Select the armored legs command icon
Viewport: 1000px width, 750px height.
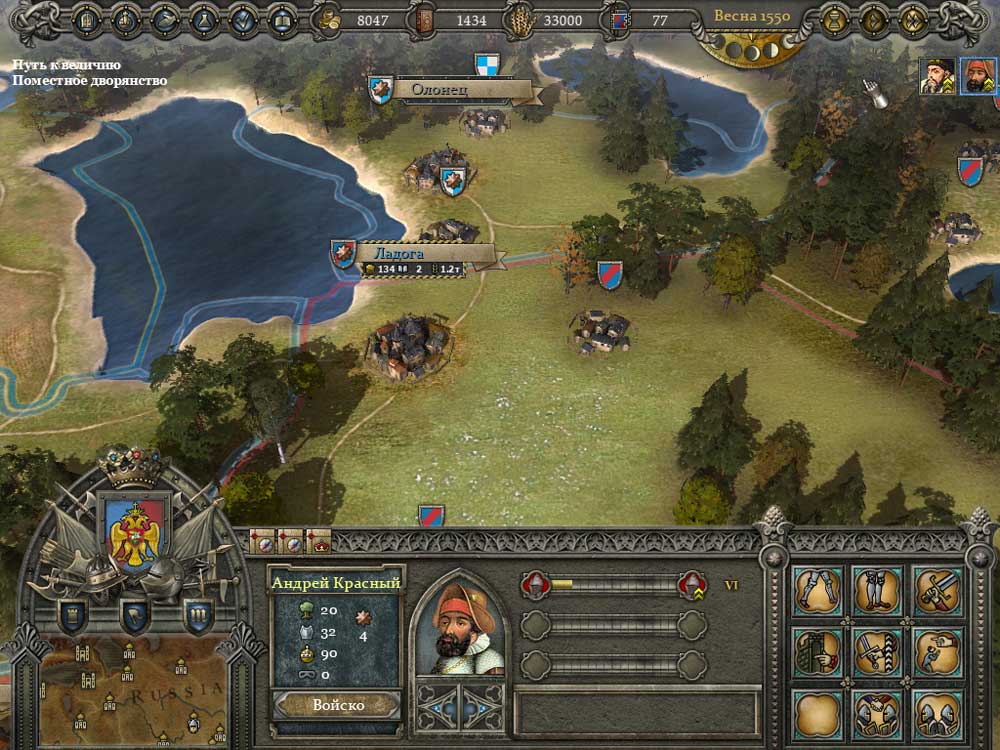coord(818,591)
